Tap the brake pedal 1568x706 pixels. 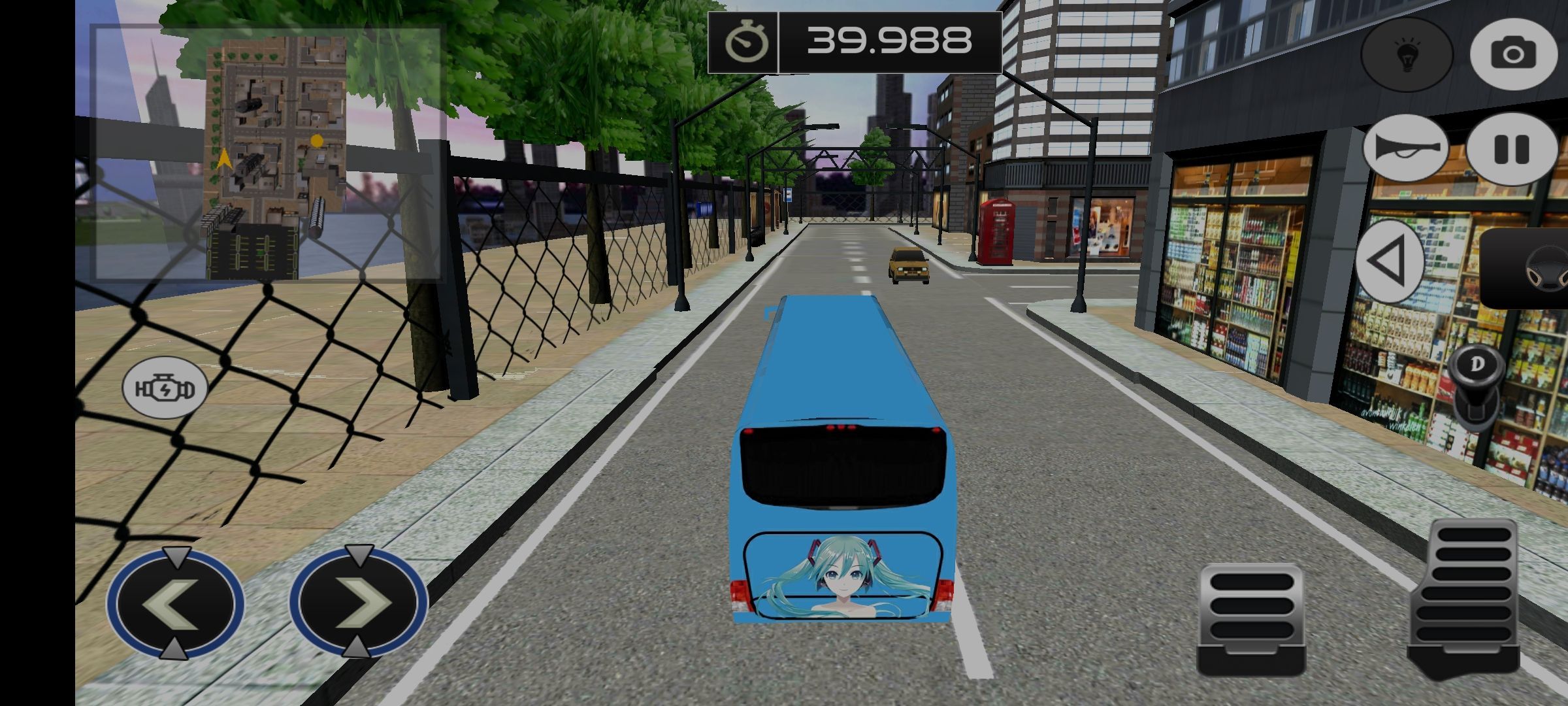tap(1250, 618)
